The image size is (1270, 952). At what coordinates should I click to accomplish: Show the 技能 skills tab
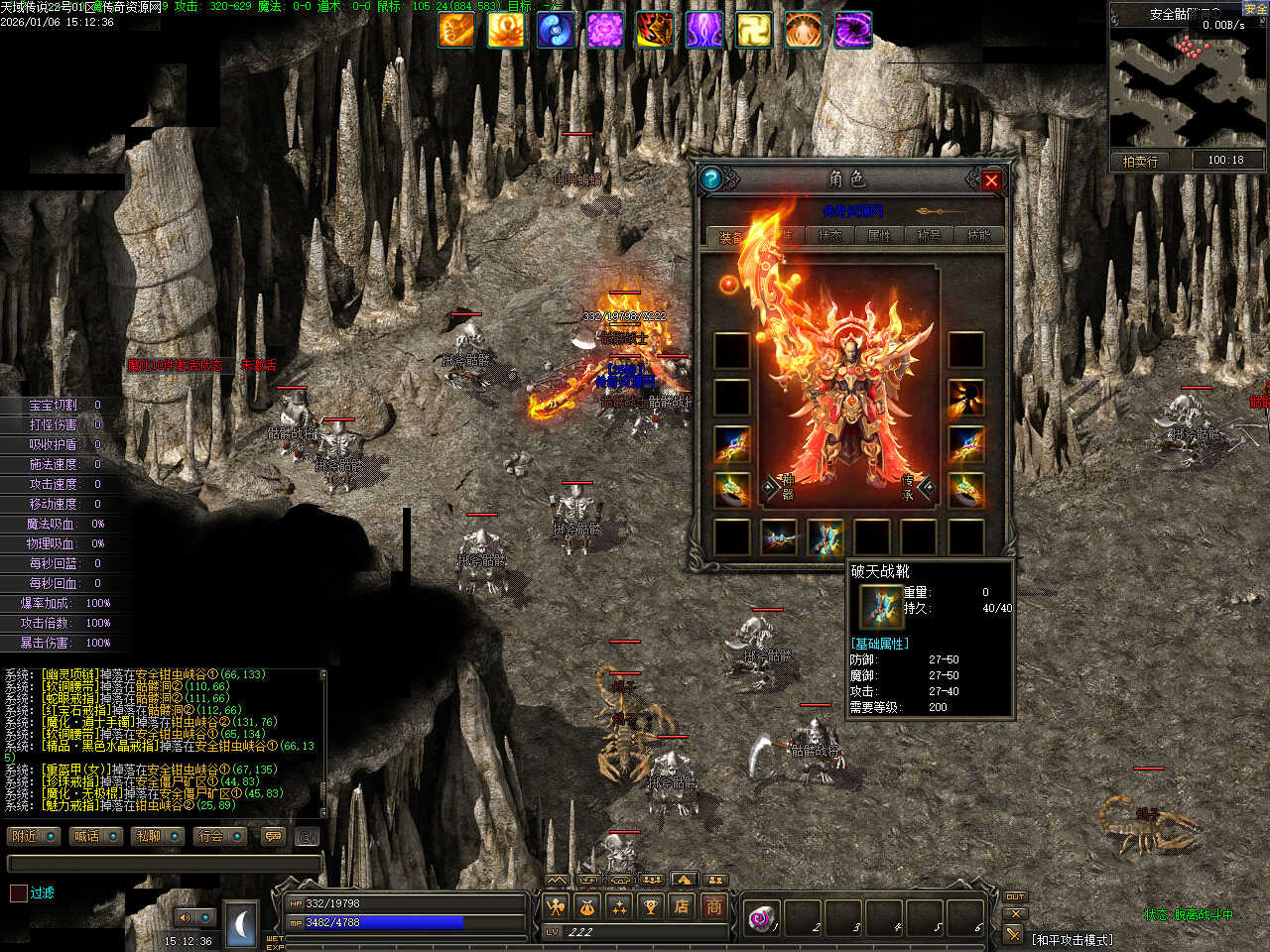[978, 236]
